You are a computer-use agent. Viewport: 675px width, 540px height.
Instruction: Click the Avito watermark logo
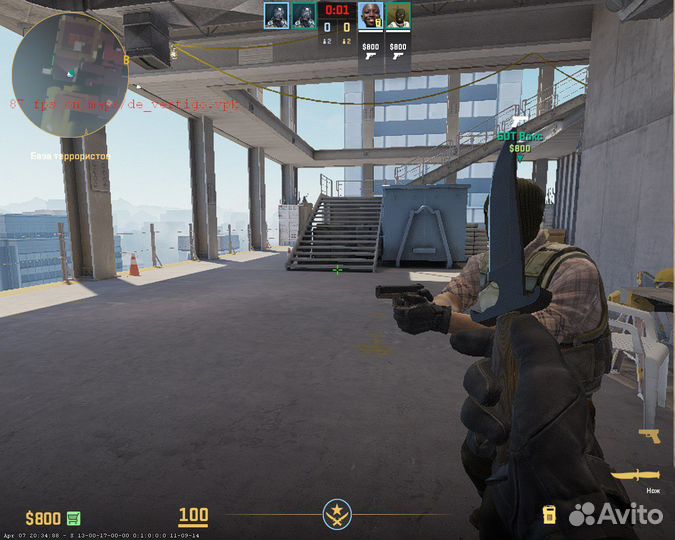pos(616,514)
